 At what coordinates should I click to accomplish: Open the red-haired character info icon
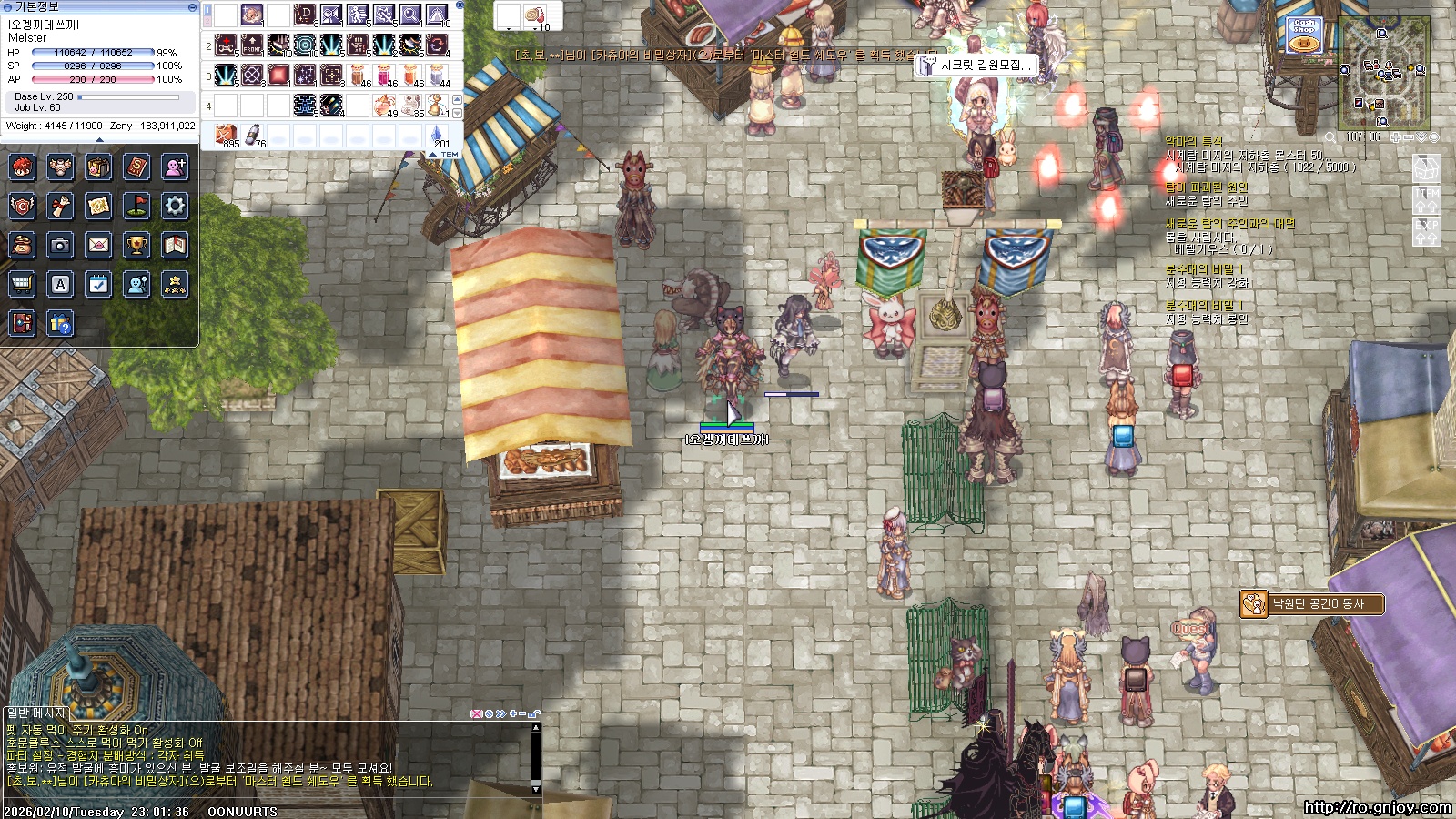(x=22, y=167)
